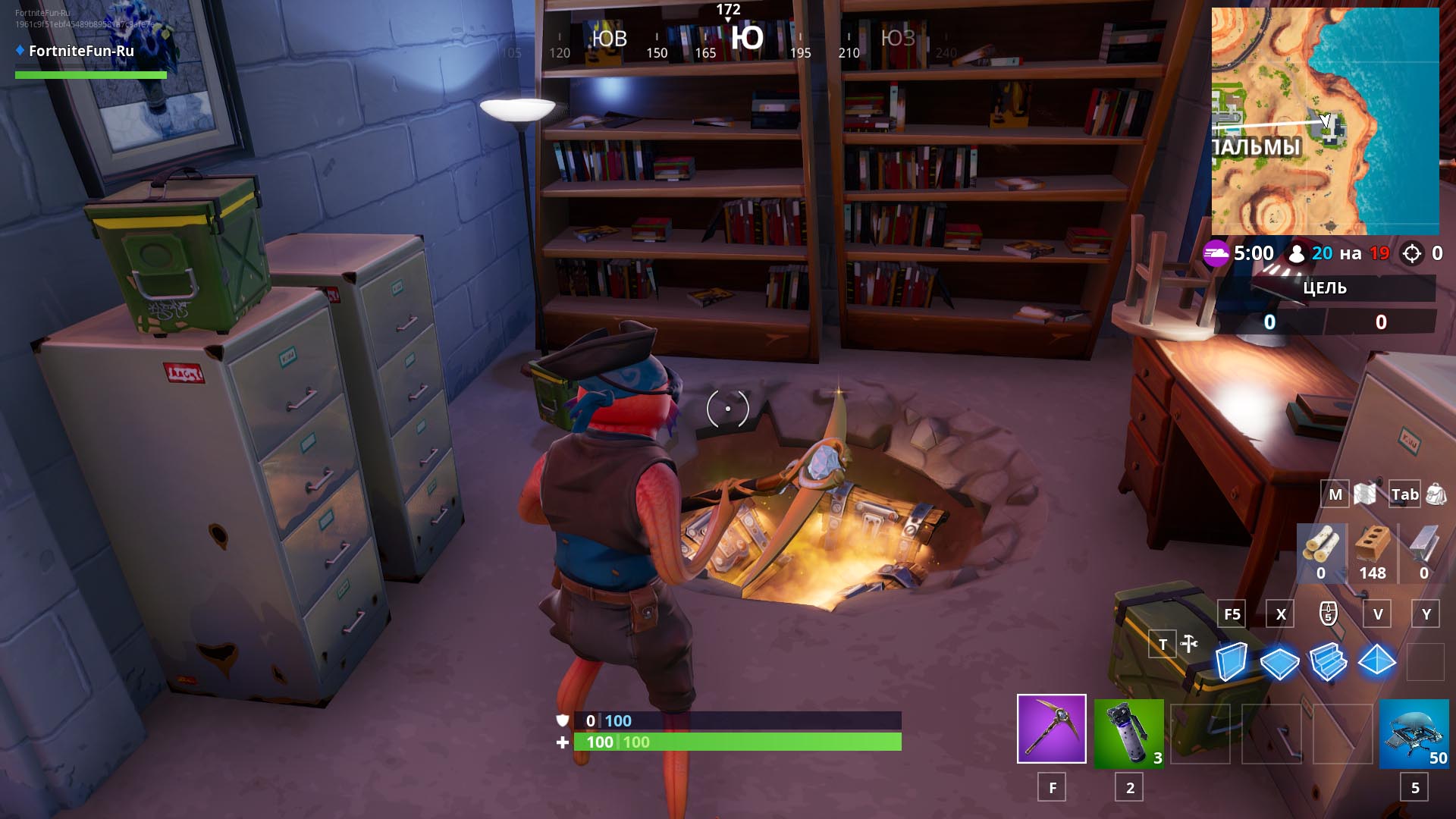This screenshot has width=1456, height=819.
Task: Open the backpack inventory icon
Action: [x=1436, y=494]
